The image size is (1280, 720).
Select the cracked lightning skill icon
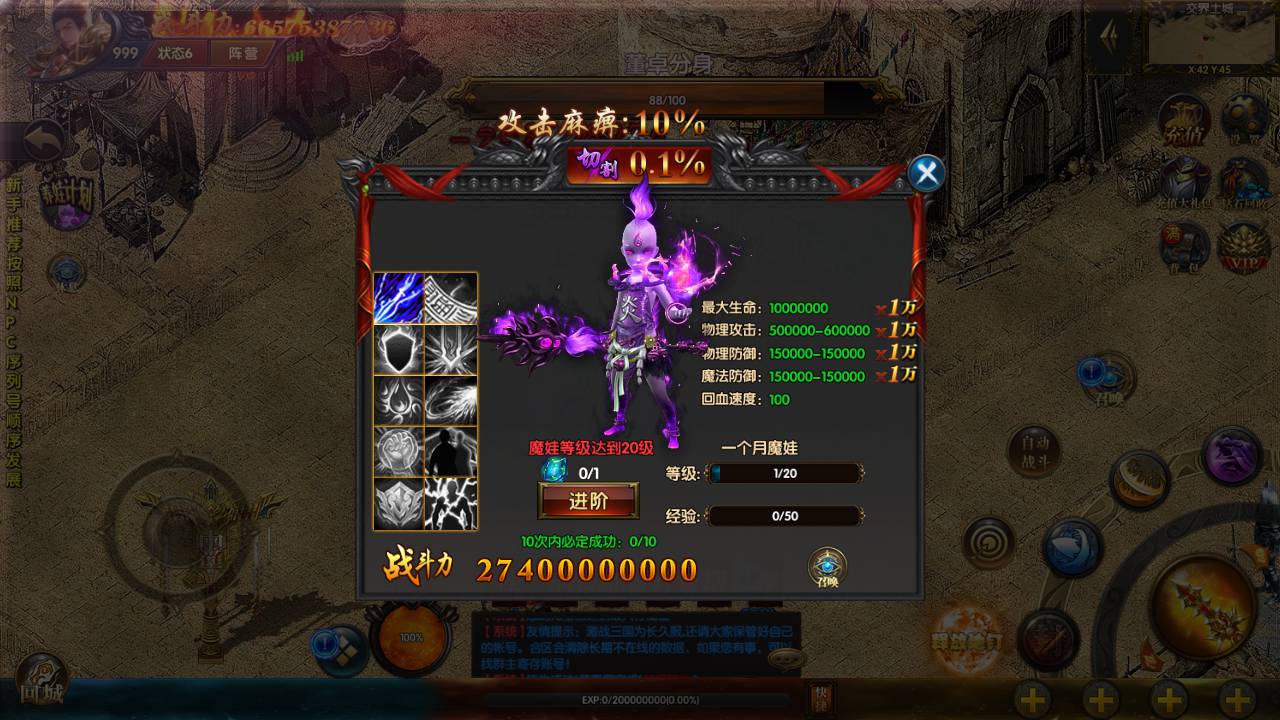451,504
